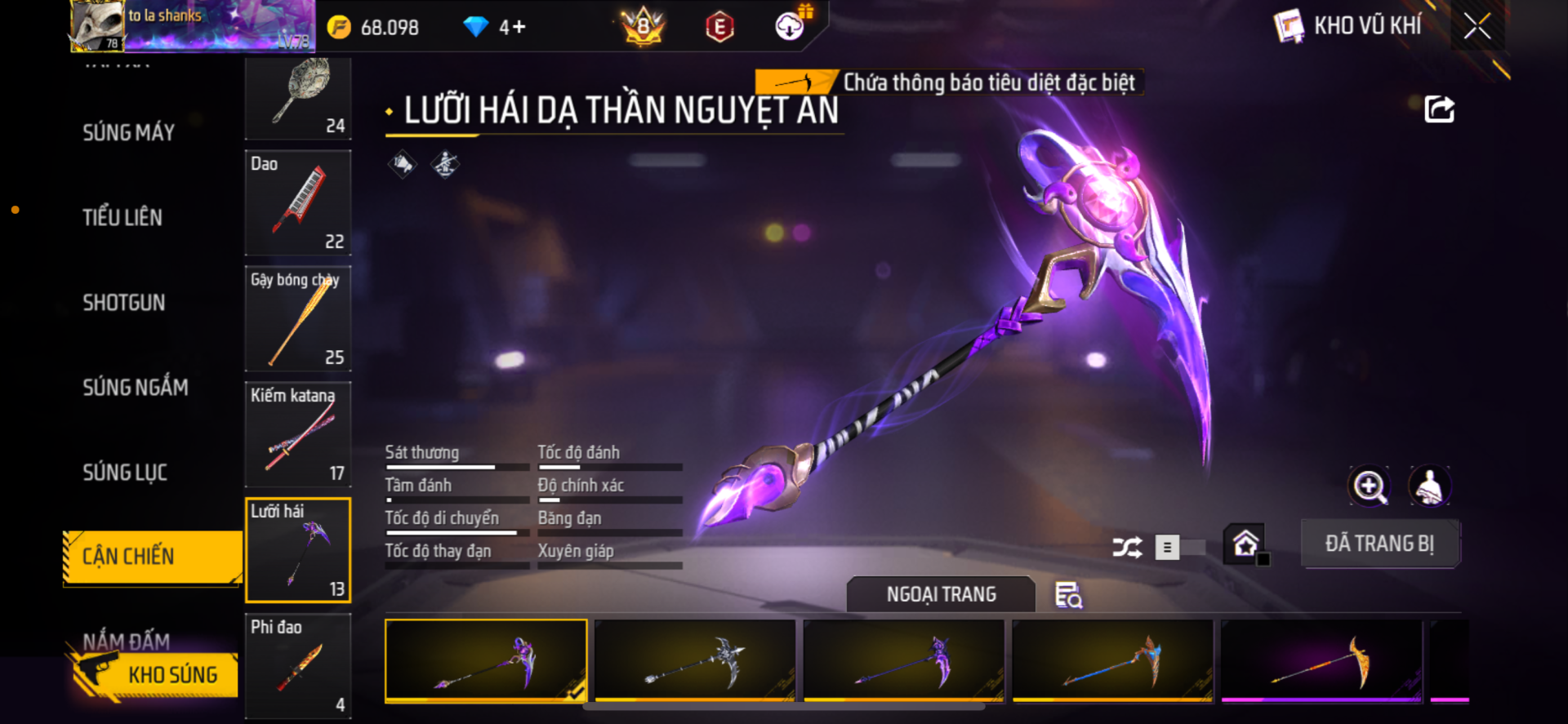Choose the Kiếm katana slot
Image resolution: width=1568 pixels, height=724 pixels.
[x=298, y=434]
